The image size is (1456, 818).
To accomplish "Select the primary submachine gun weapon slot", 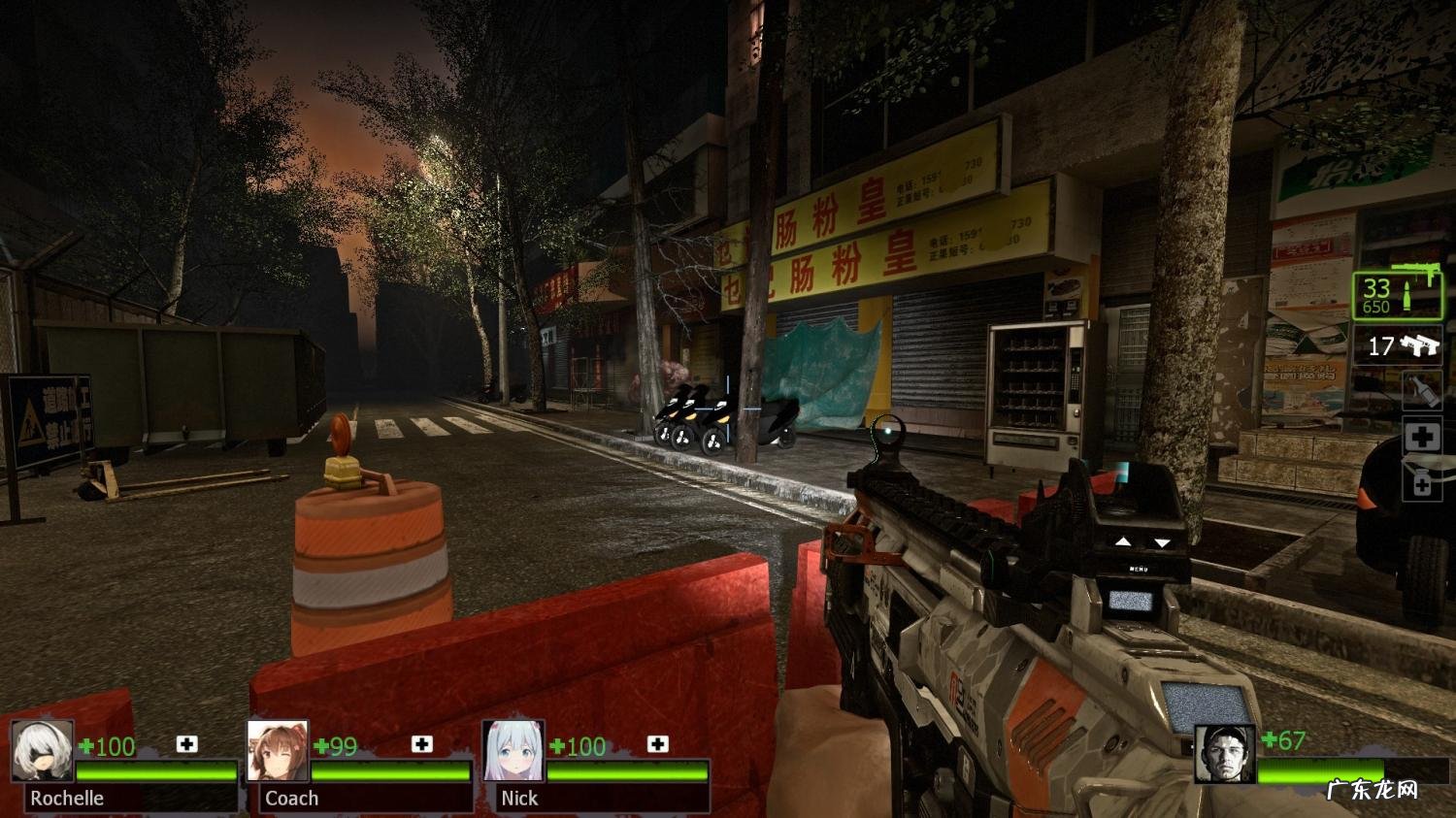I will coord(1397,295).
